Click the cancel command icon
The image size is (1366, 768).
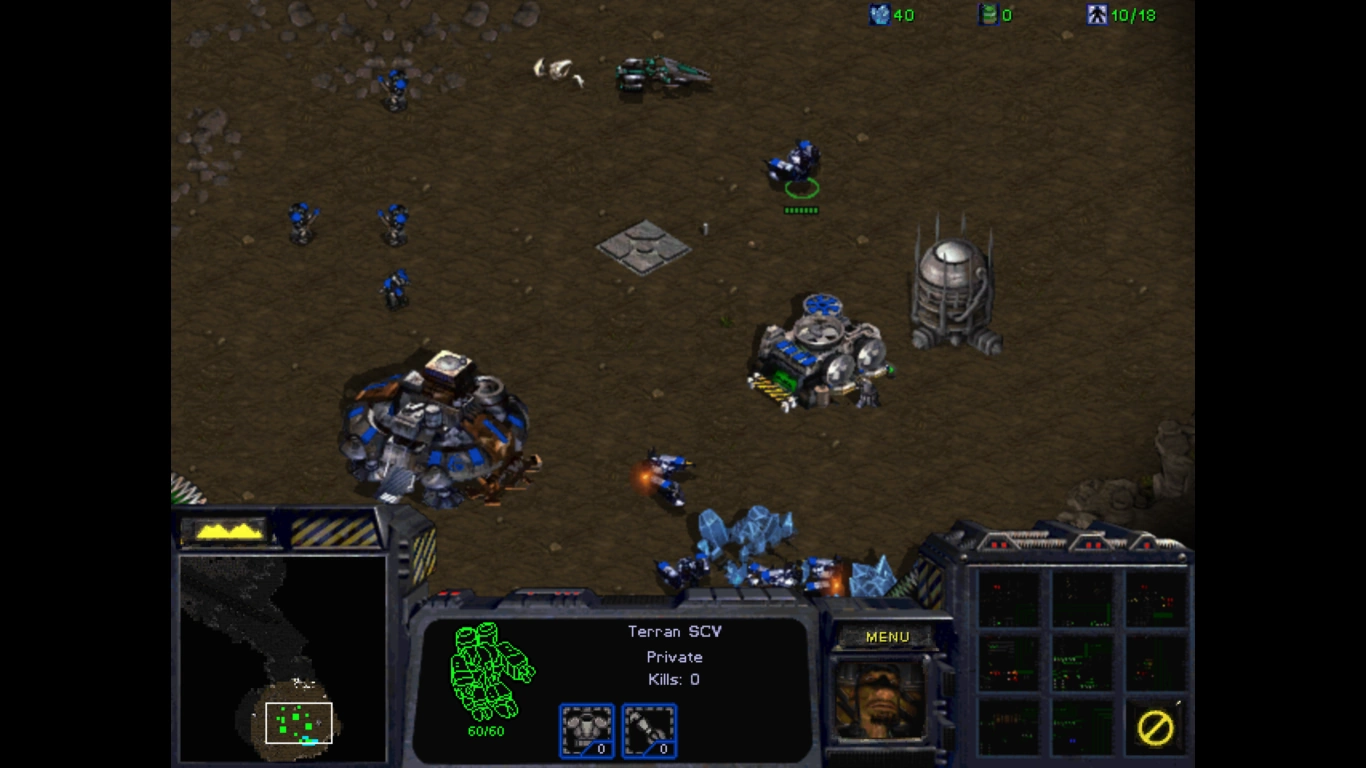(1155, 727)
